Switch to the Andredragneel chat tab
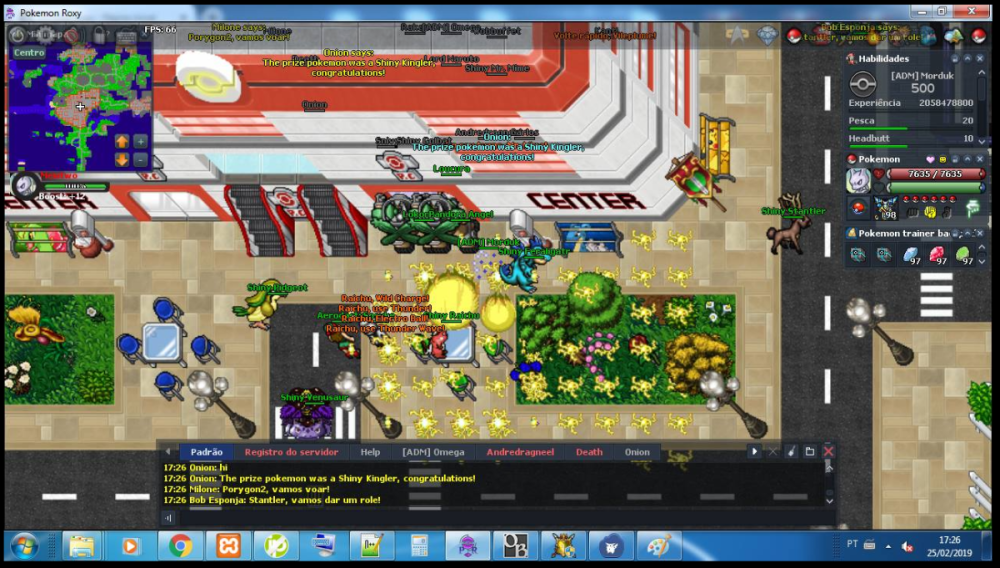 [520, 452]
